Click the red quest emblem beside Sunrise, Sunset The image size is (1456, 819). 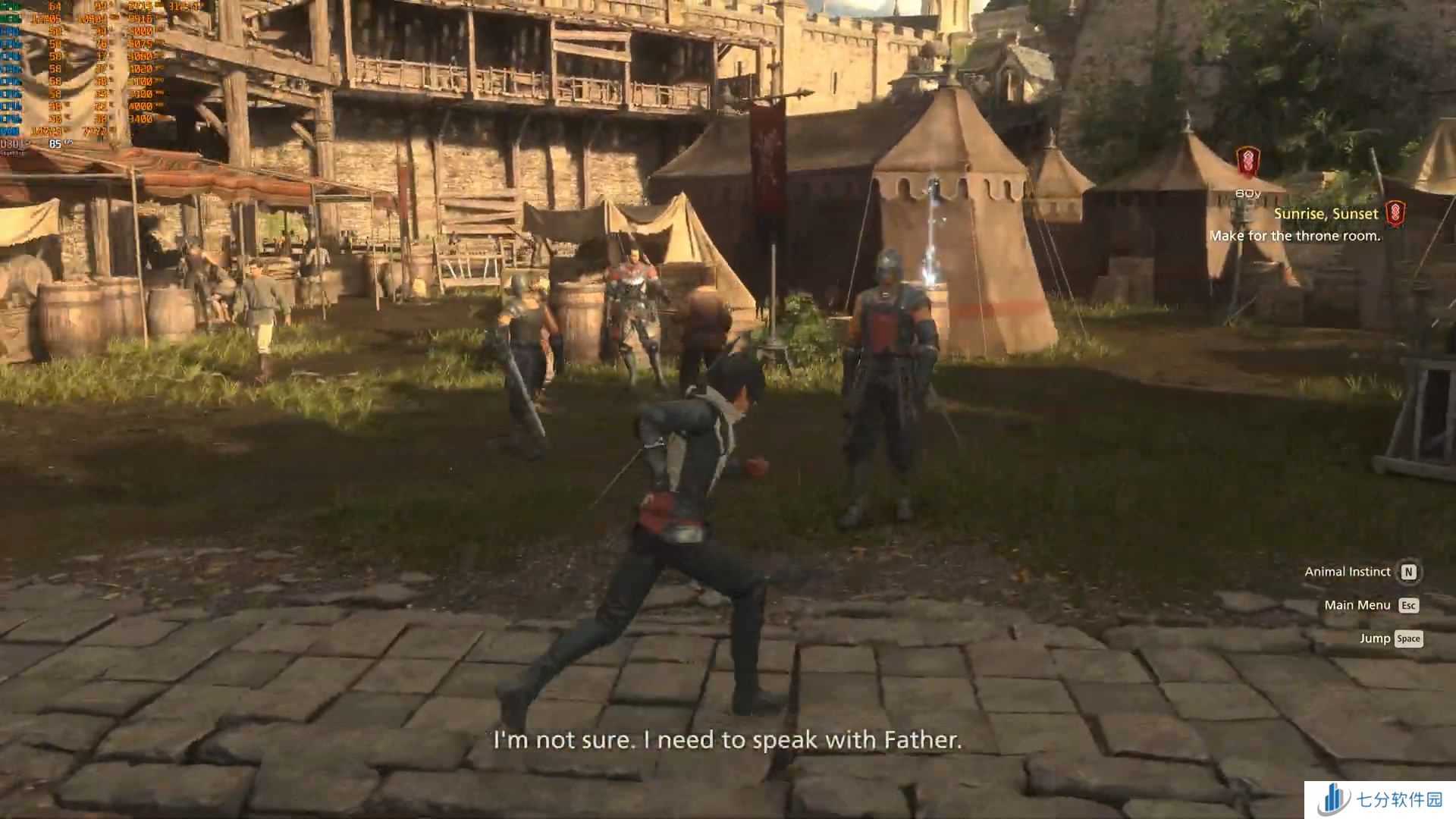tap(1395, 213)
